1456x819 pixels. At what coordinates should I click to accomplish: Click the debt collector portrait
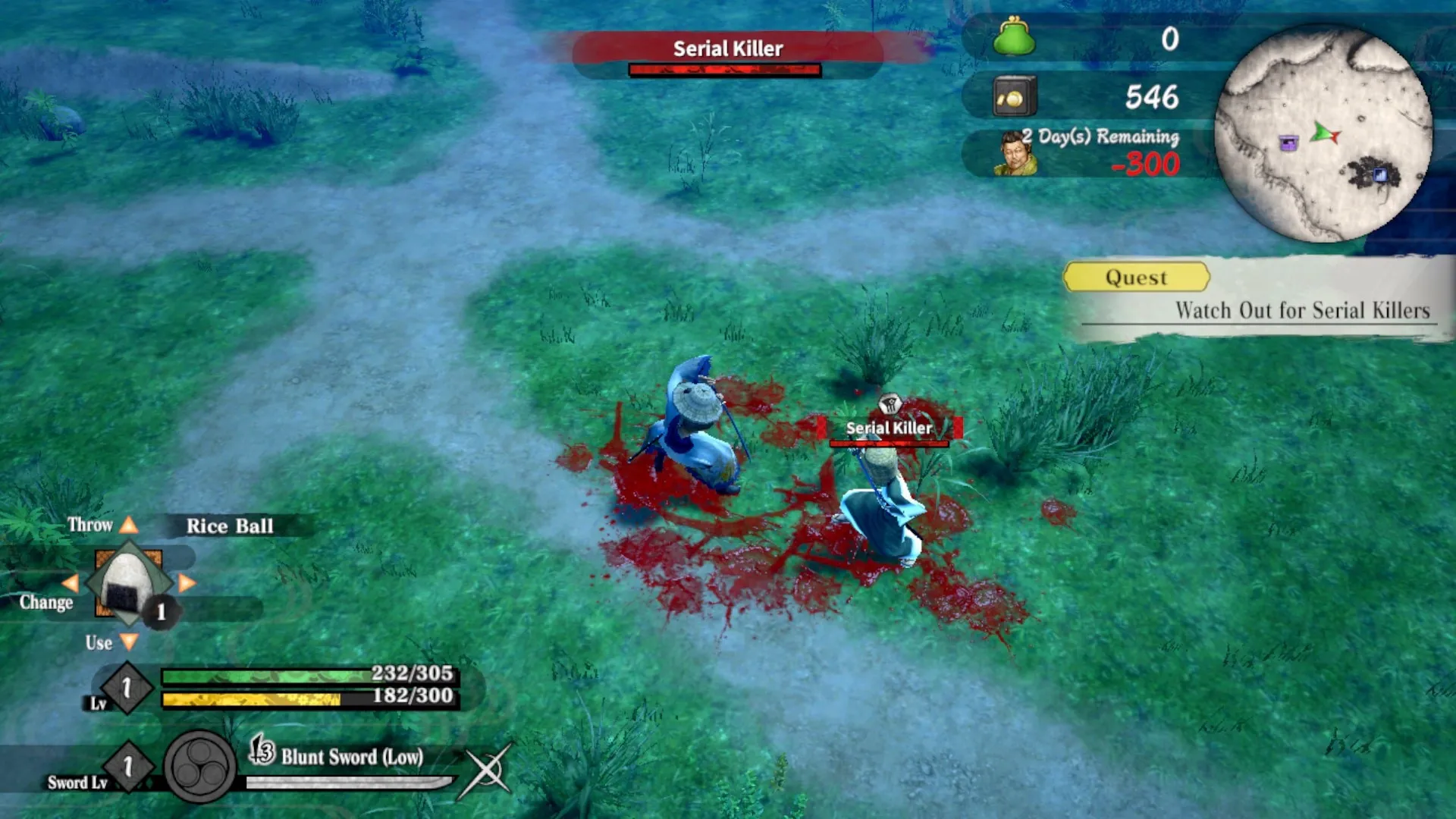1015,154
